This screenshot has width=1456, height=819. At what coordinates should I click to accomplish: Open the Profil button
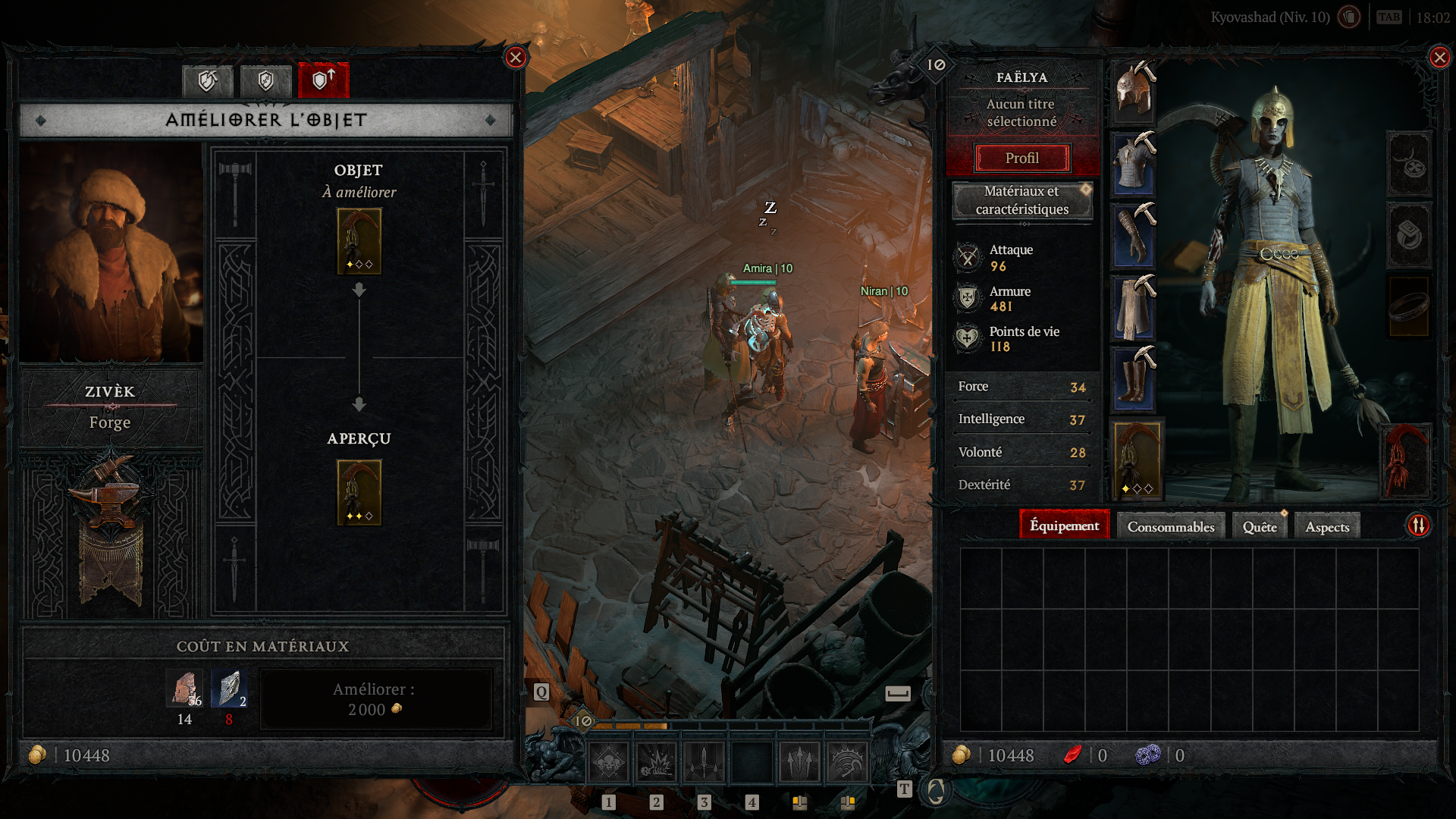point(1021,158)
